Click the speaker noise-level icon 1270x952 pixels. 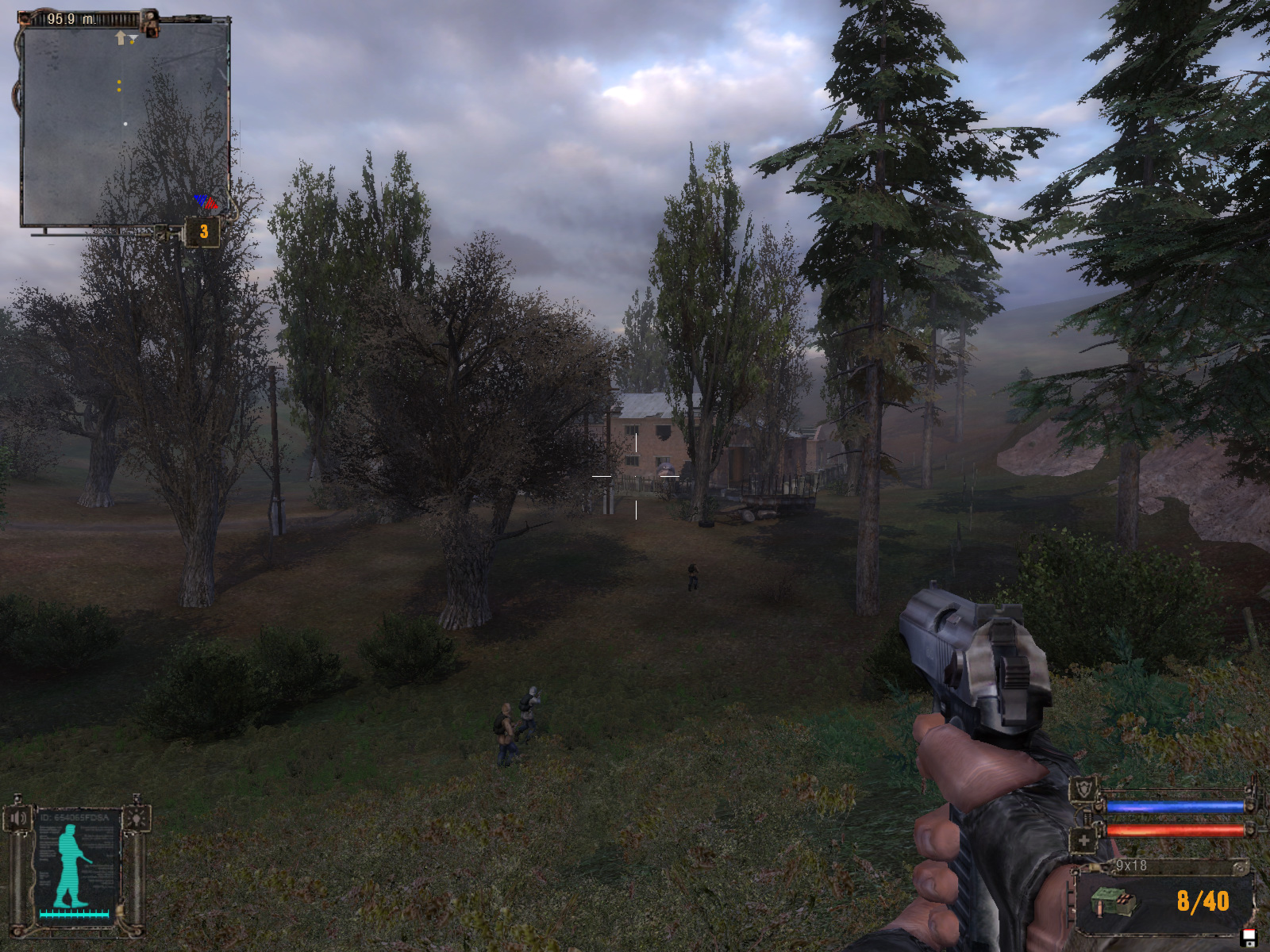[x=18, y=817]
